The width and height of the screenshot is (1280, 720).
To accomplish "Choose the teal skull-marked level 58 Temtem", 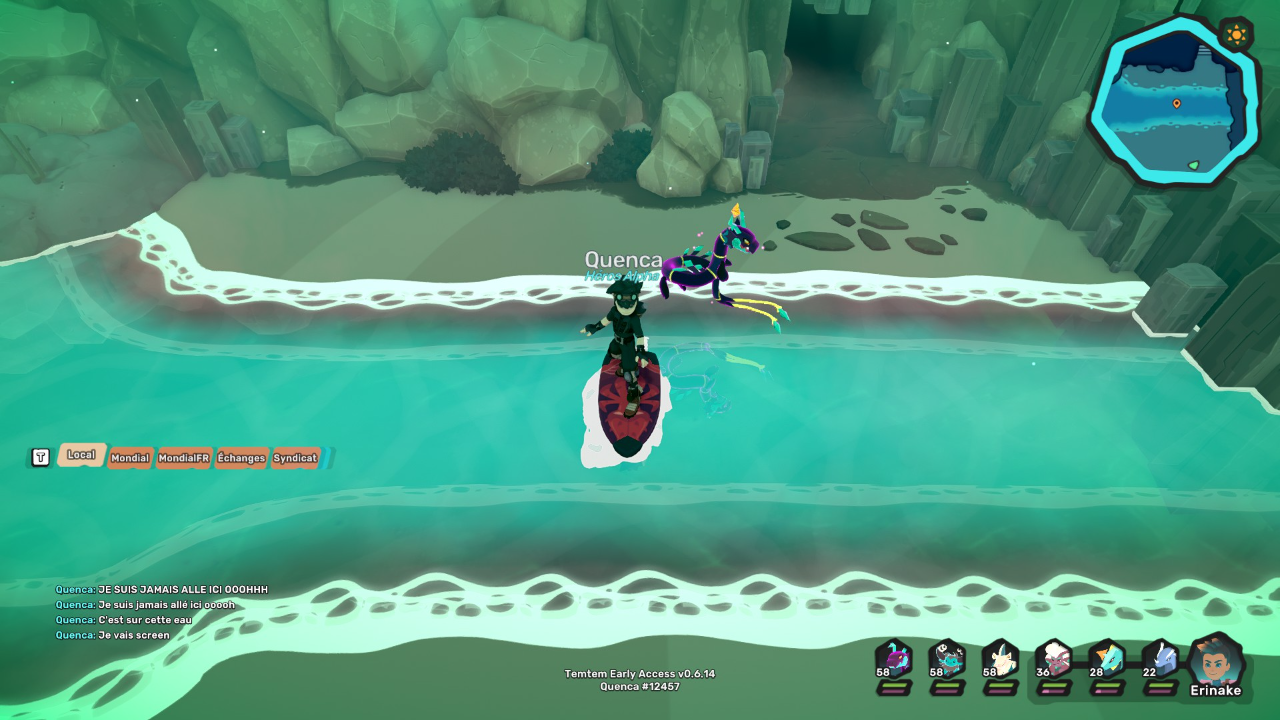I will tap(947, 661).
